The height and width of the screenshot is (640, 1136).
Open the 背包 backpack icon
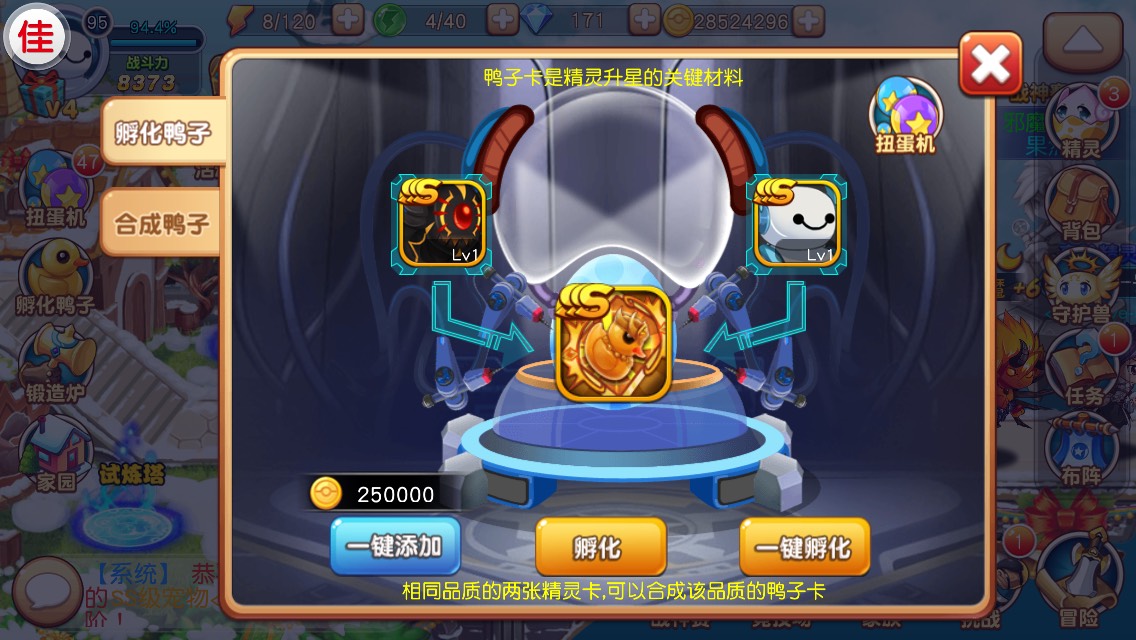pyautogui.click(x=1080, y=205)
